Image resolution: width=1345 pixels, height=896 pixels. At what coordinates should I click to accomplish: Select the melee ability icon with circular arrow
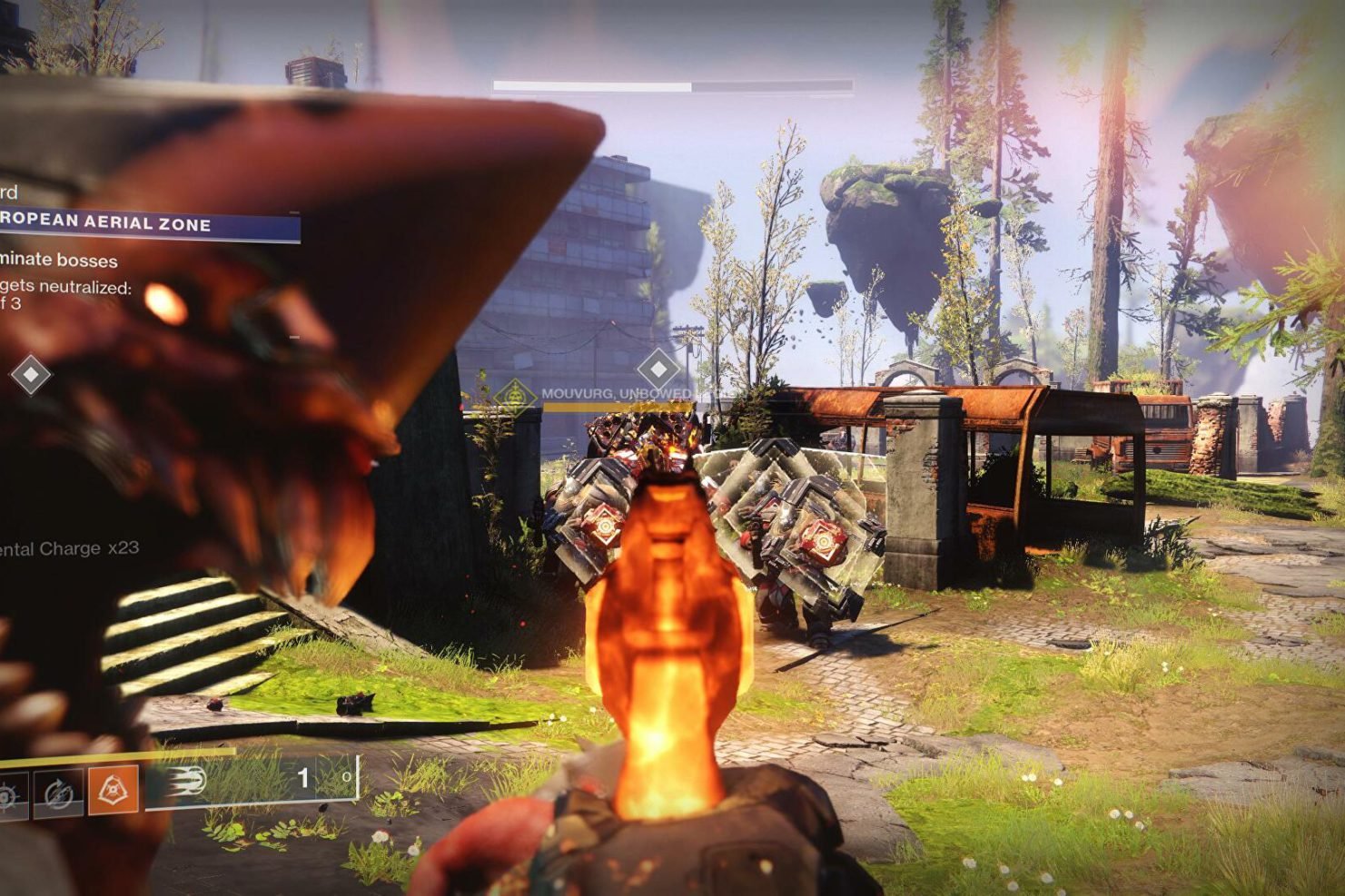(59, 793)
